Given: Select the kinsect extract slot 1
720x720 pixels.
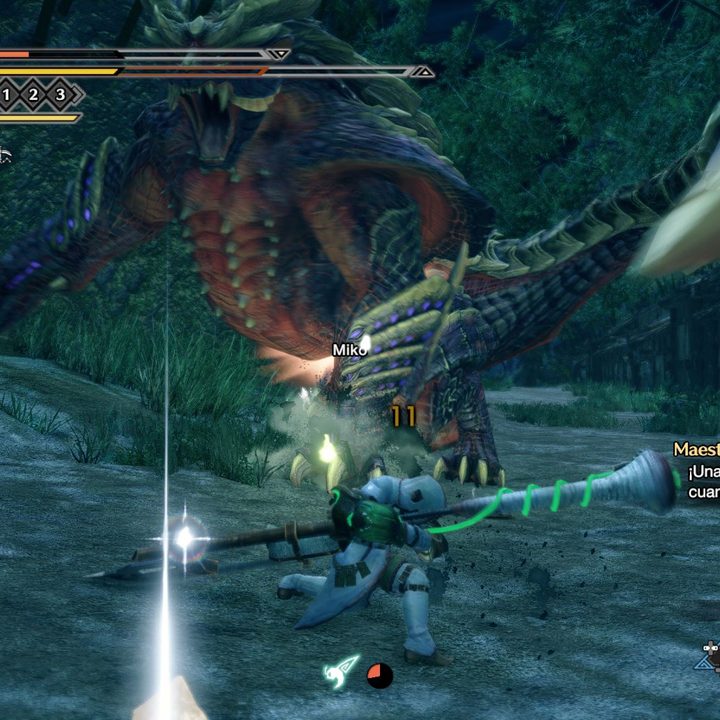Looking at the screenshot, I should tap(6, 95).
